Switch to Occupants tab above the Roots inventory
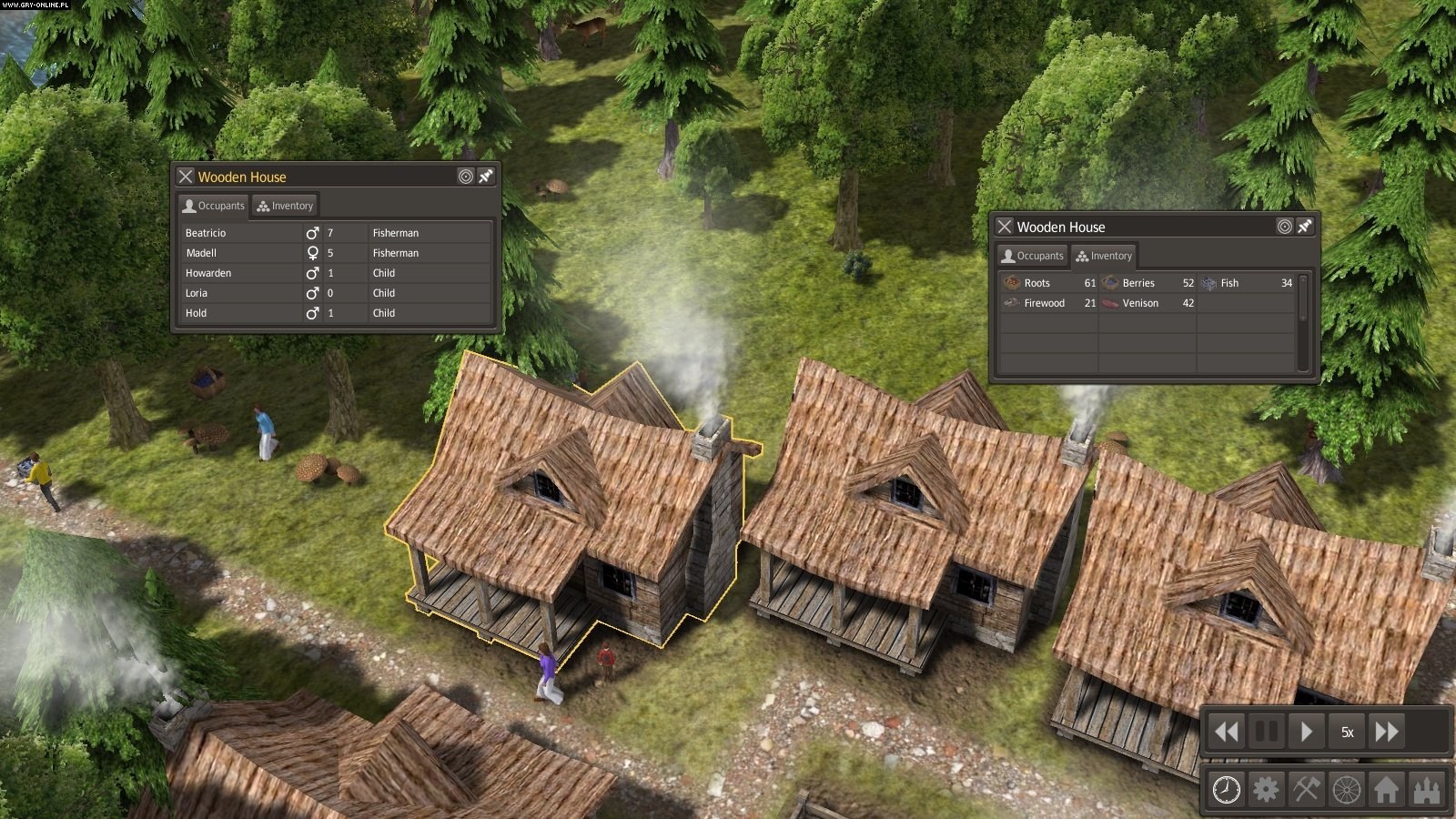This screenshot has width=1456, height=819. (1032, 256)
